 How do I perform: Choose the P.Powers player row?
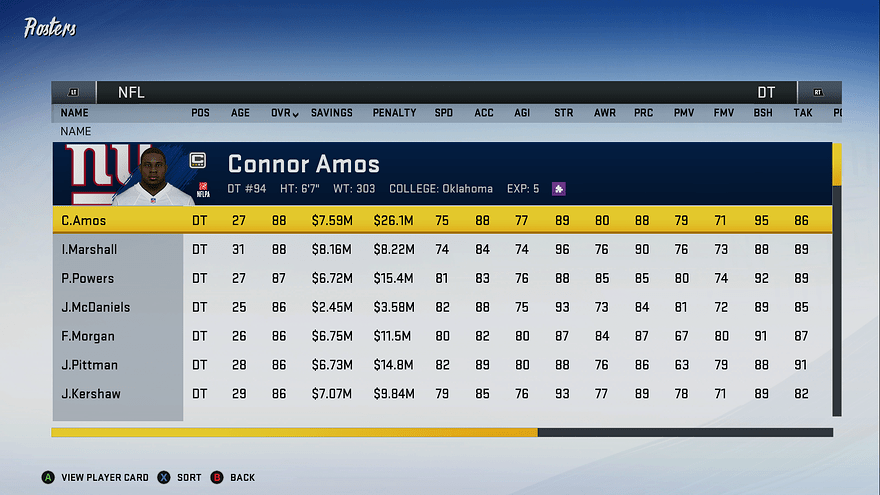pyautogui.click(x=440, y=278)
